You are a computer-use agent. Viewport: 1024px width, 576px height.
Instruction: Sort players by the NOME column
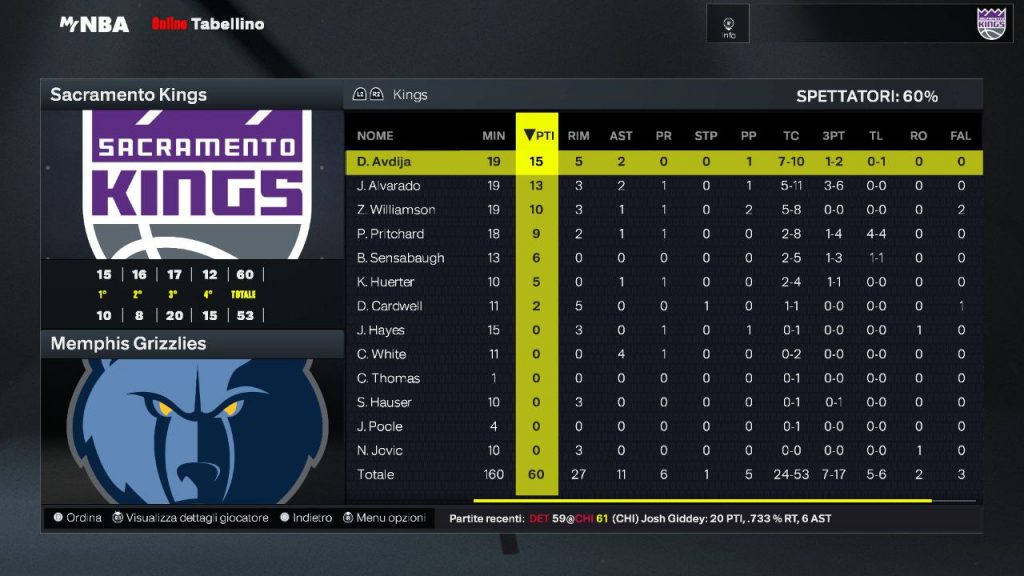tap(375, 136)
